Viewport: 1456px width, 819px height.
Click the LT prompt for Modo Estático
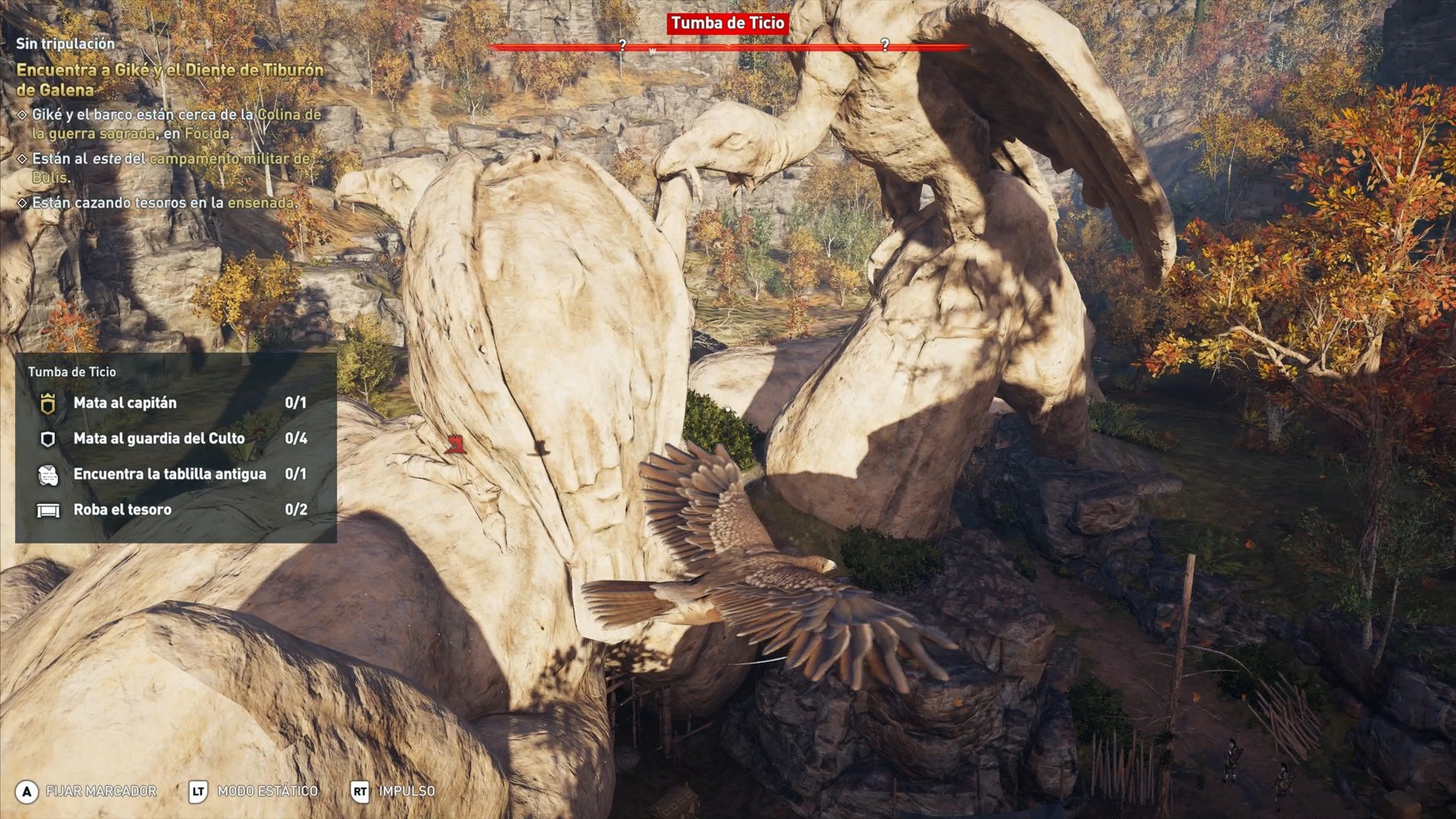(x=199, y=791)
